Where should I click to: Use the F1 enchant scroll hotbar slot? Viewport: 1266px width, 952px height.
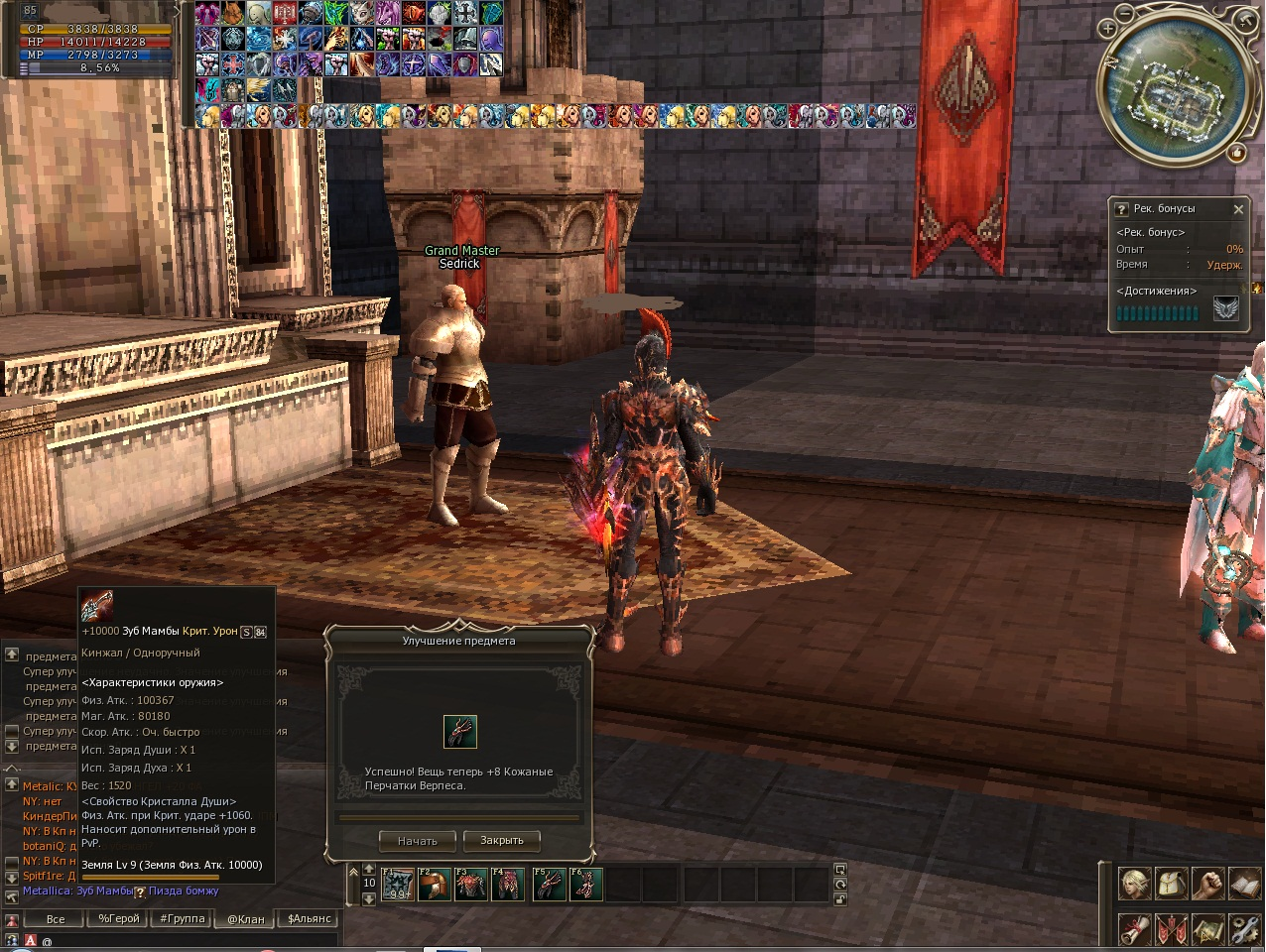[x=399, y=884]
